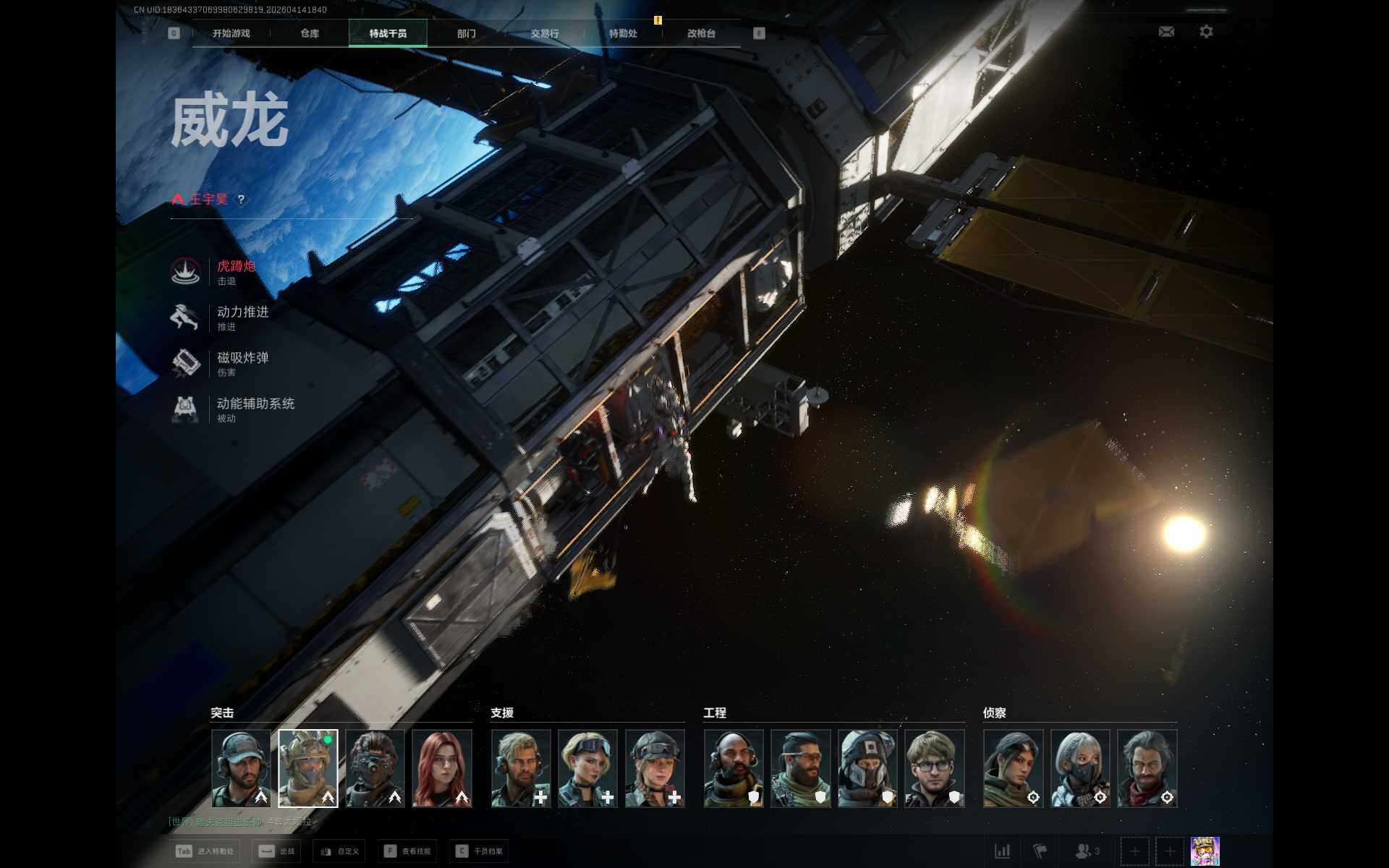This screenshot has height=868, width=1389.
Task: Open the 仓库 warehouse tab
Action: click(310, 33)
